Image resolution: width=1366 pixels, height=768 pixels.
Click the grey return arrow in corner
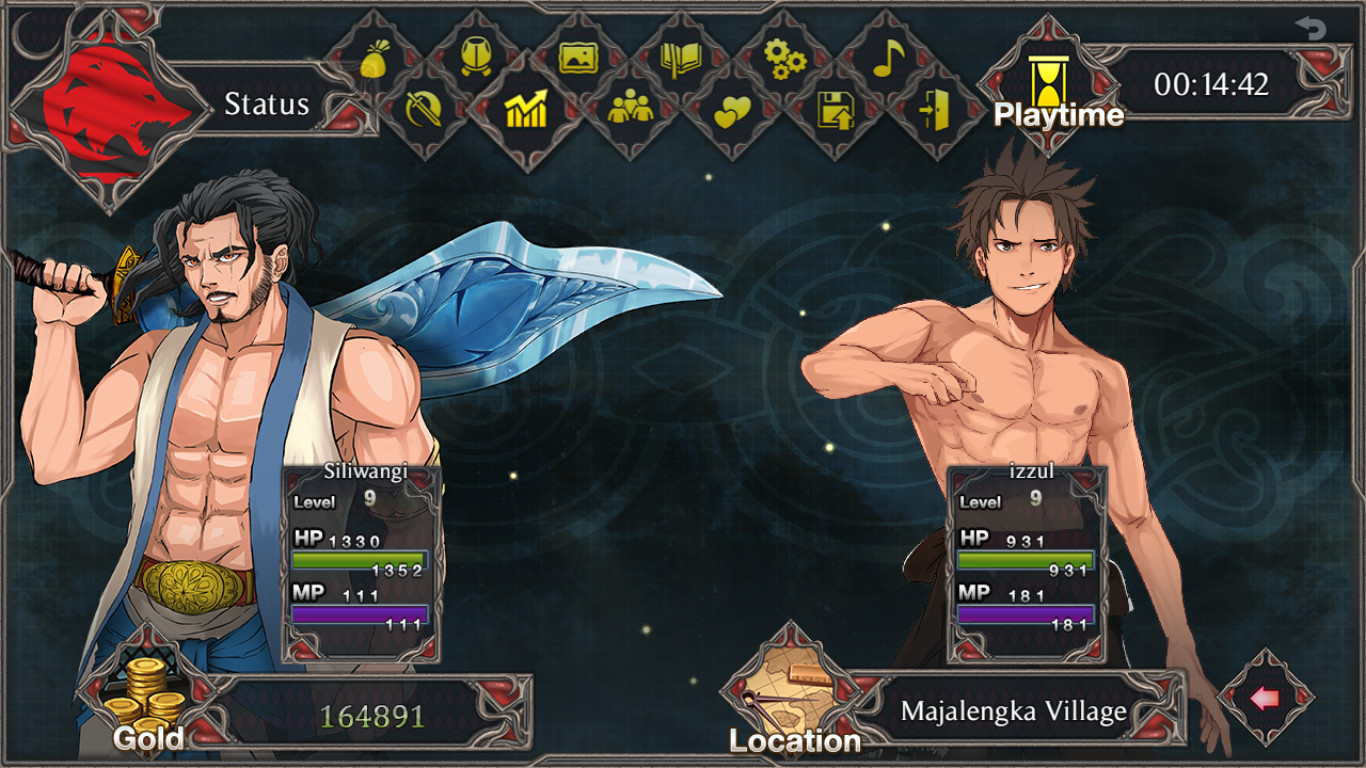click(1310, 29)
